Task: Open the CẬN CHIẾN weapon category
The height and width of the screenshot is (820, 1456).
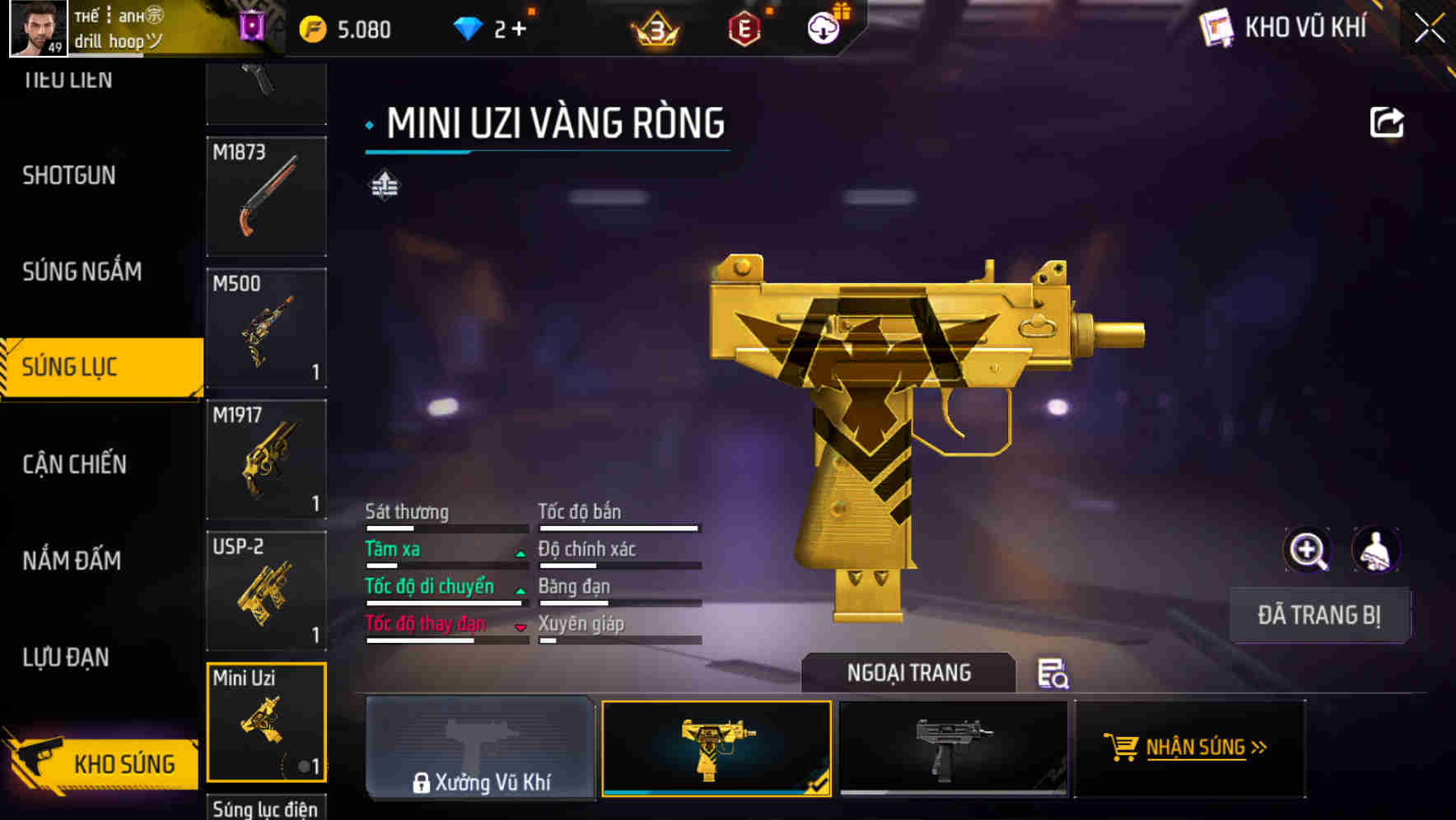Action: coord(74,464)
